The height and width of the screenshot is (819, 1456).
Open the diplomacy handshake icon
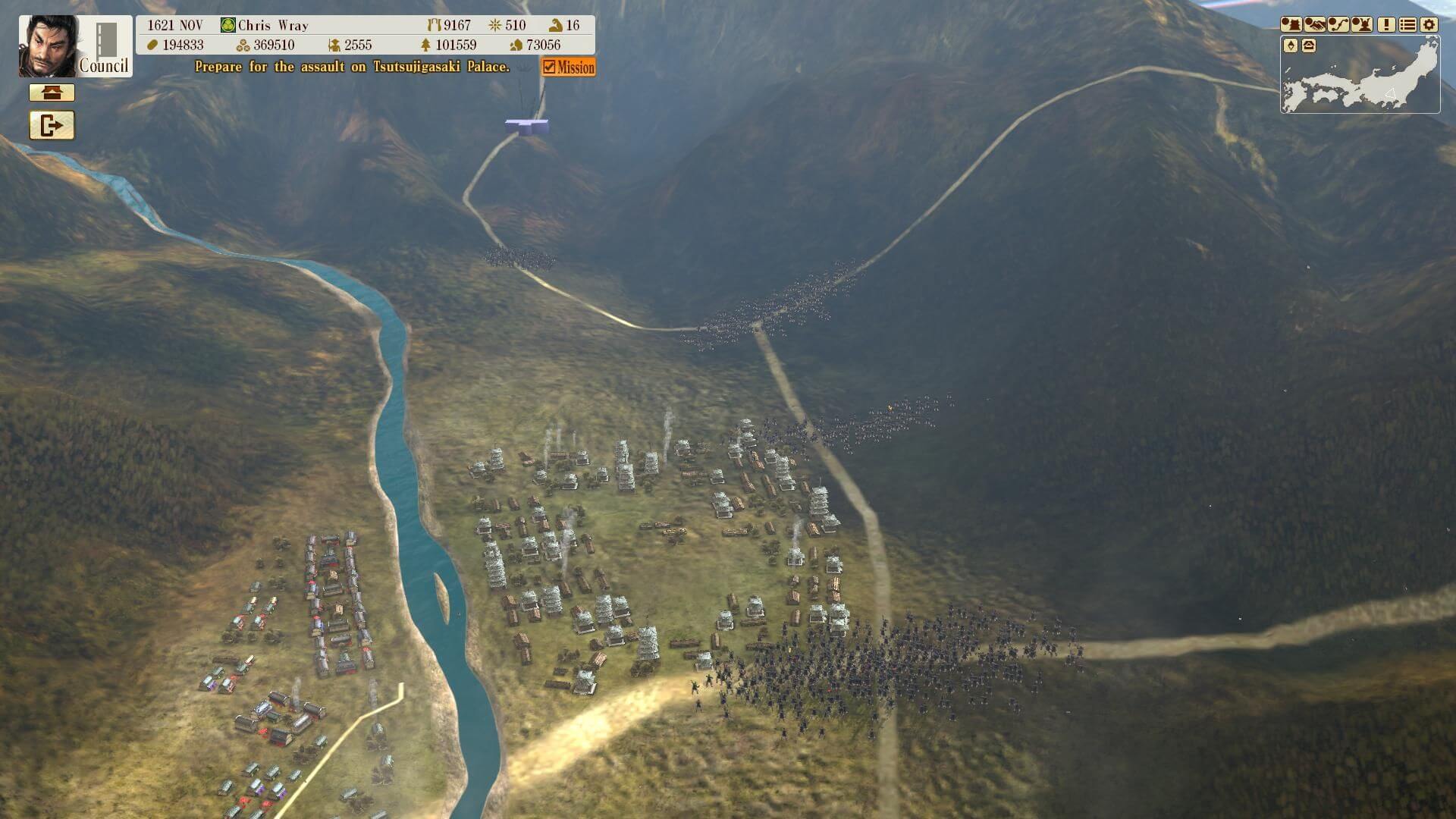pos(1314,24)
